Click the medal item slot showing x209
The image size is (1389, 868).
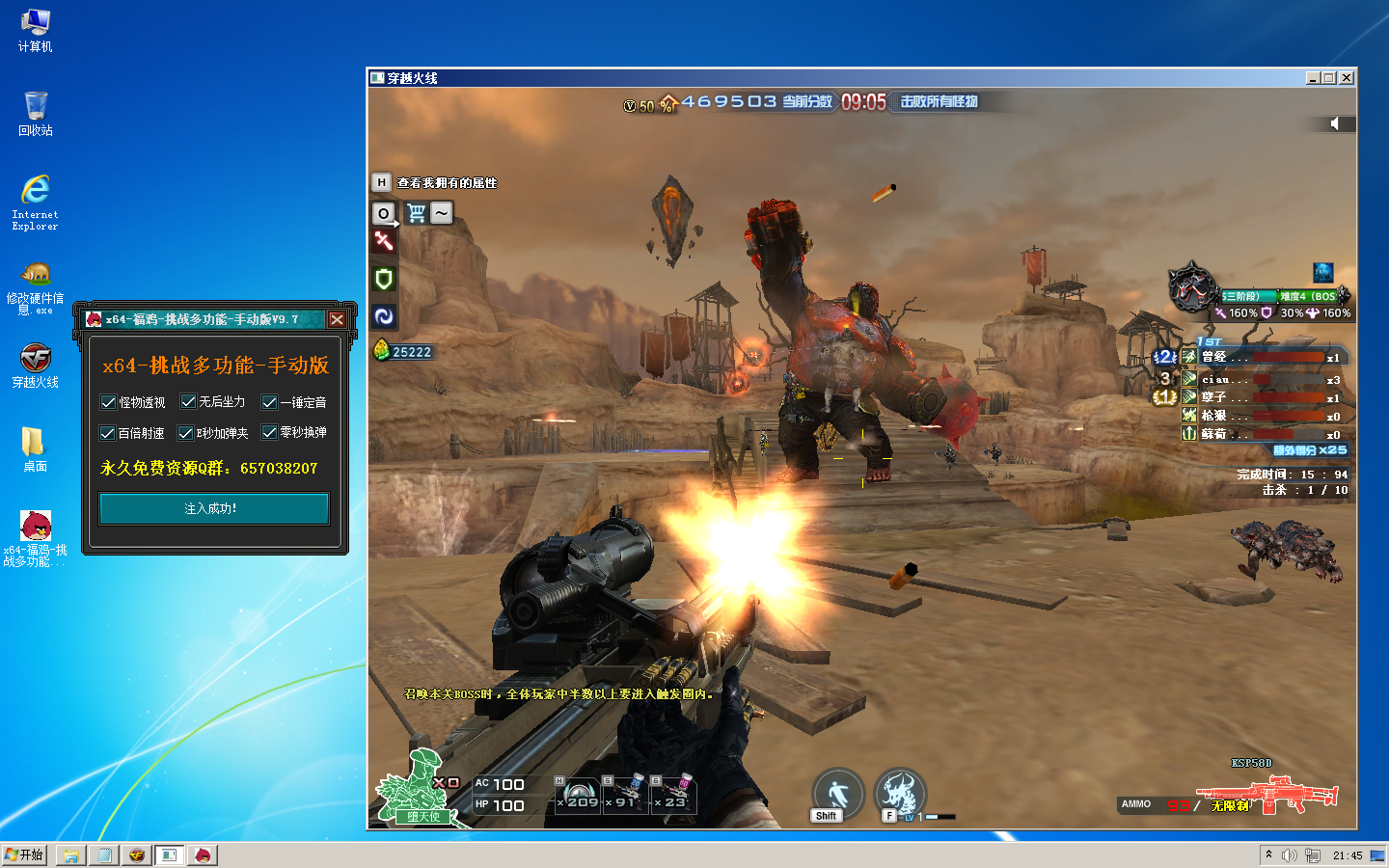tap(579, 796)
